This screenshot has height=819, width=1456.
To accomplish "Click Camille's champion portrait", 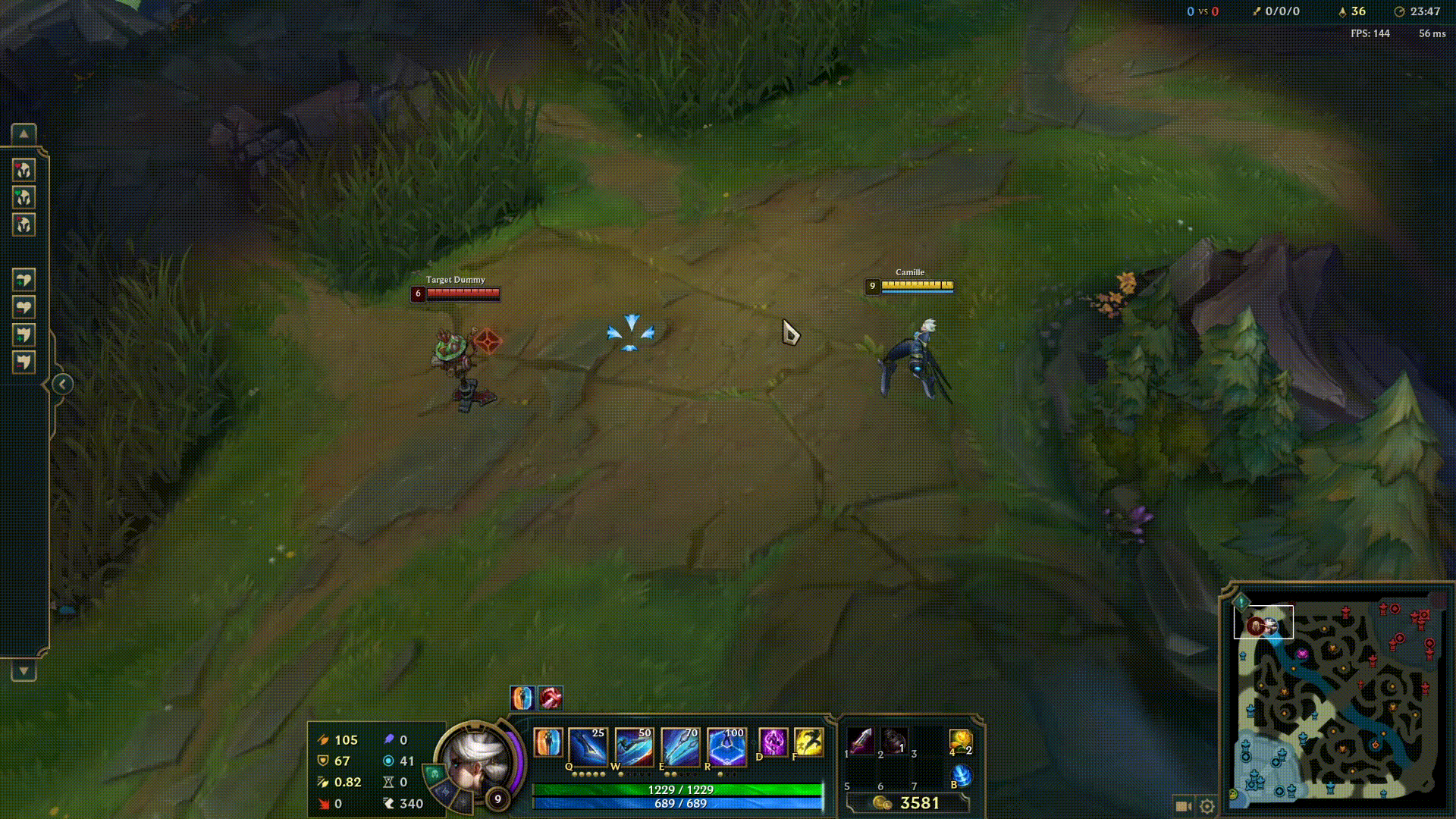I will 476,759.
